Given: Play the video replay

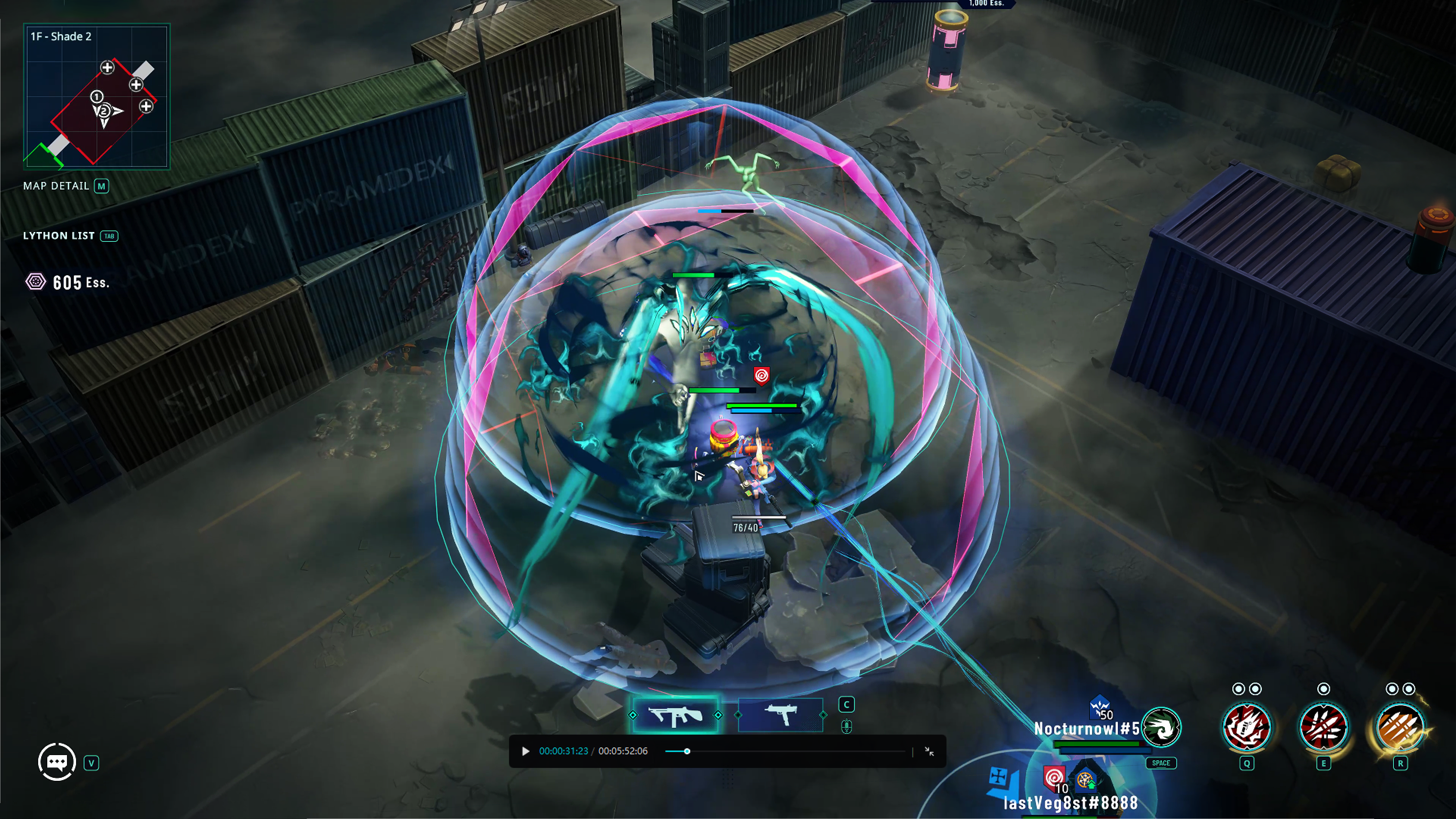Looking at the screenshot, I should (525, 751).
